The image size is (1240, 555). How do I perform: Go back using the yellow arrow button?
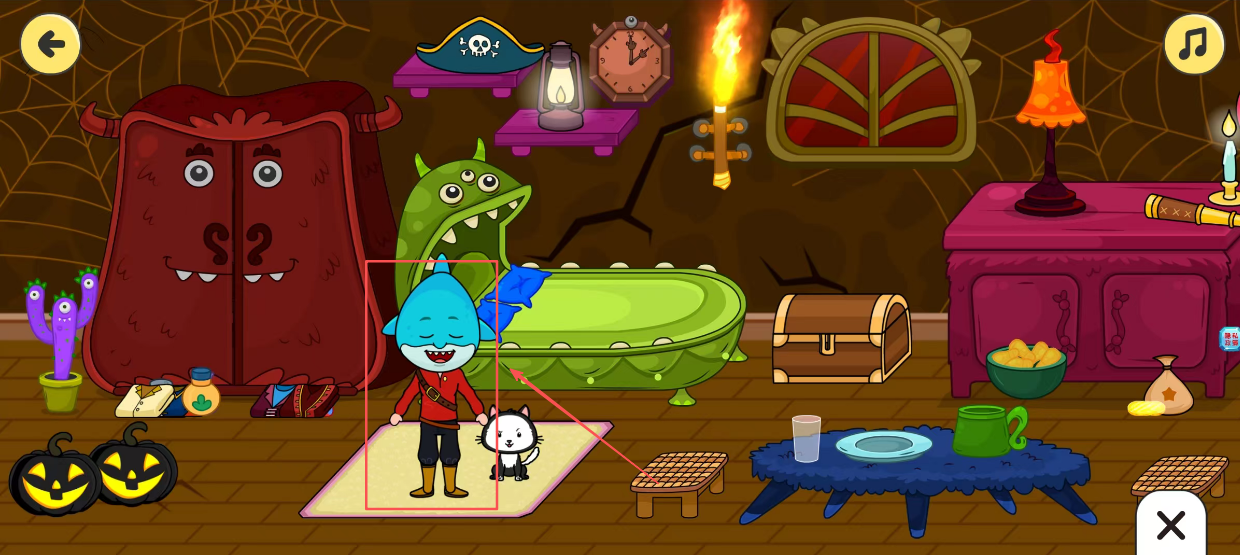(x=50, y=44)
